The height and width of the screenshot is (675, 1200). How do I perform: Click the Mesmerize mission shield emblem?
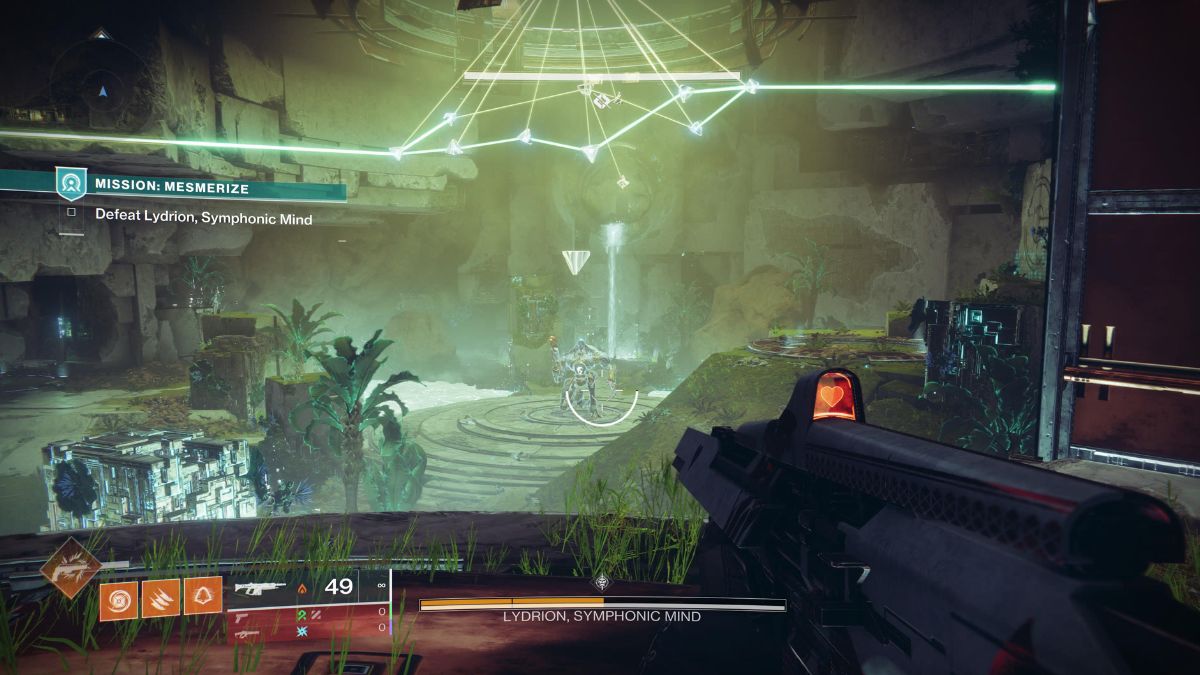(x=70, y=184)
